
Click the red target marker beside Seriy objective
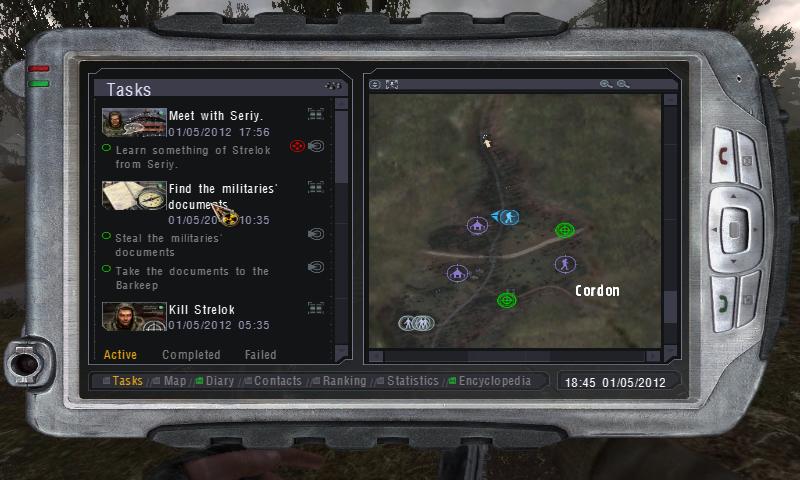coord(296,147)
